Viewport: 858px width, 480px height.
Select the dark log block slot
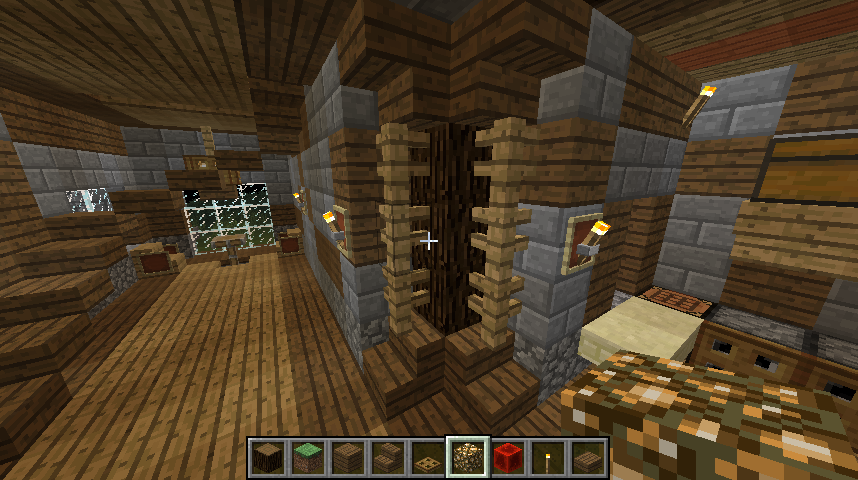coord(267,458)
